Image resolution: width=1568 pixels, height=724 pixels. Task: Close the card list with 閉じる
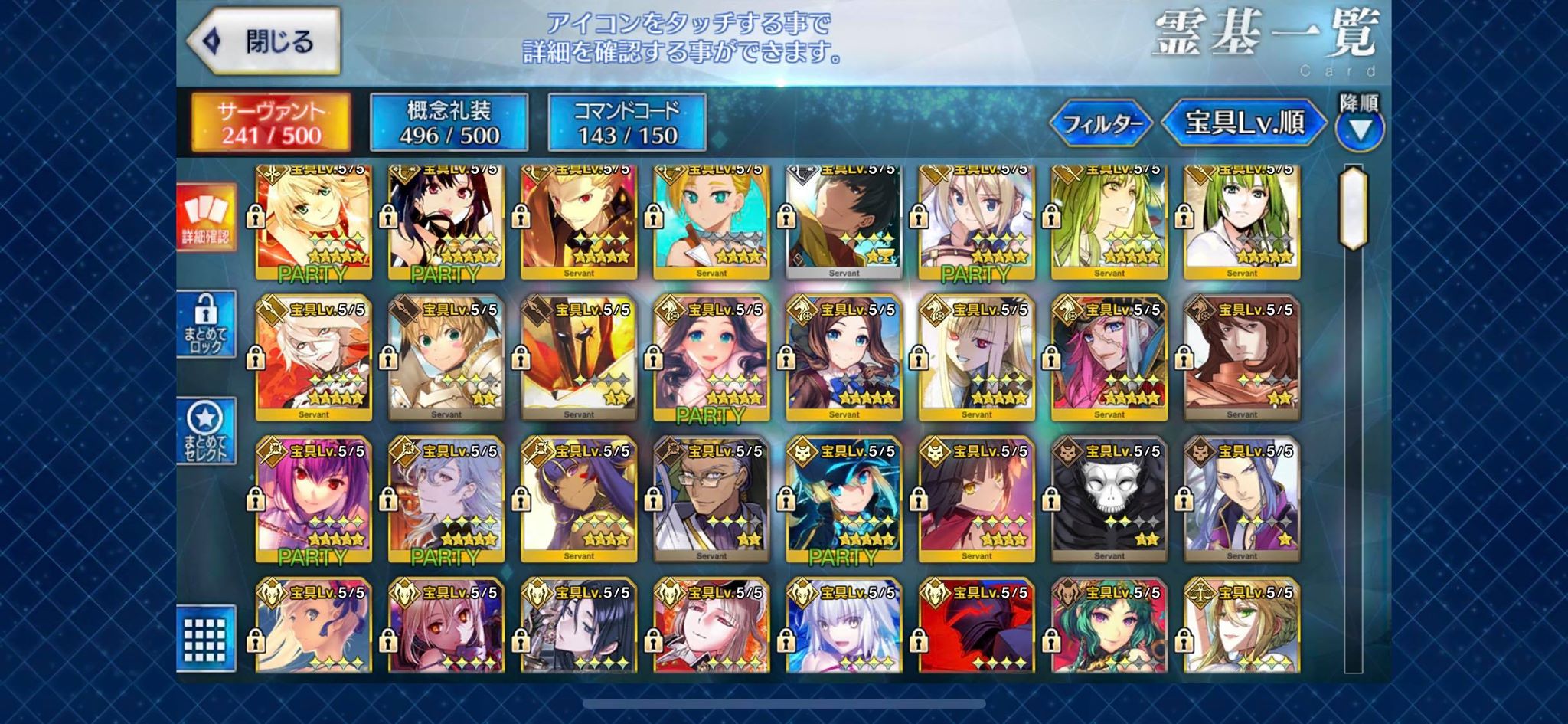(x=264, y=41)
